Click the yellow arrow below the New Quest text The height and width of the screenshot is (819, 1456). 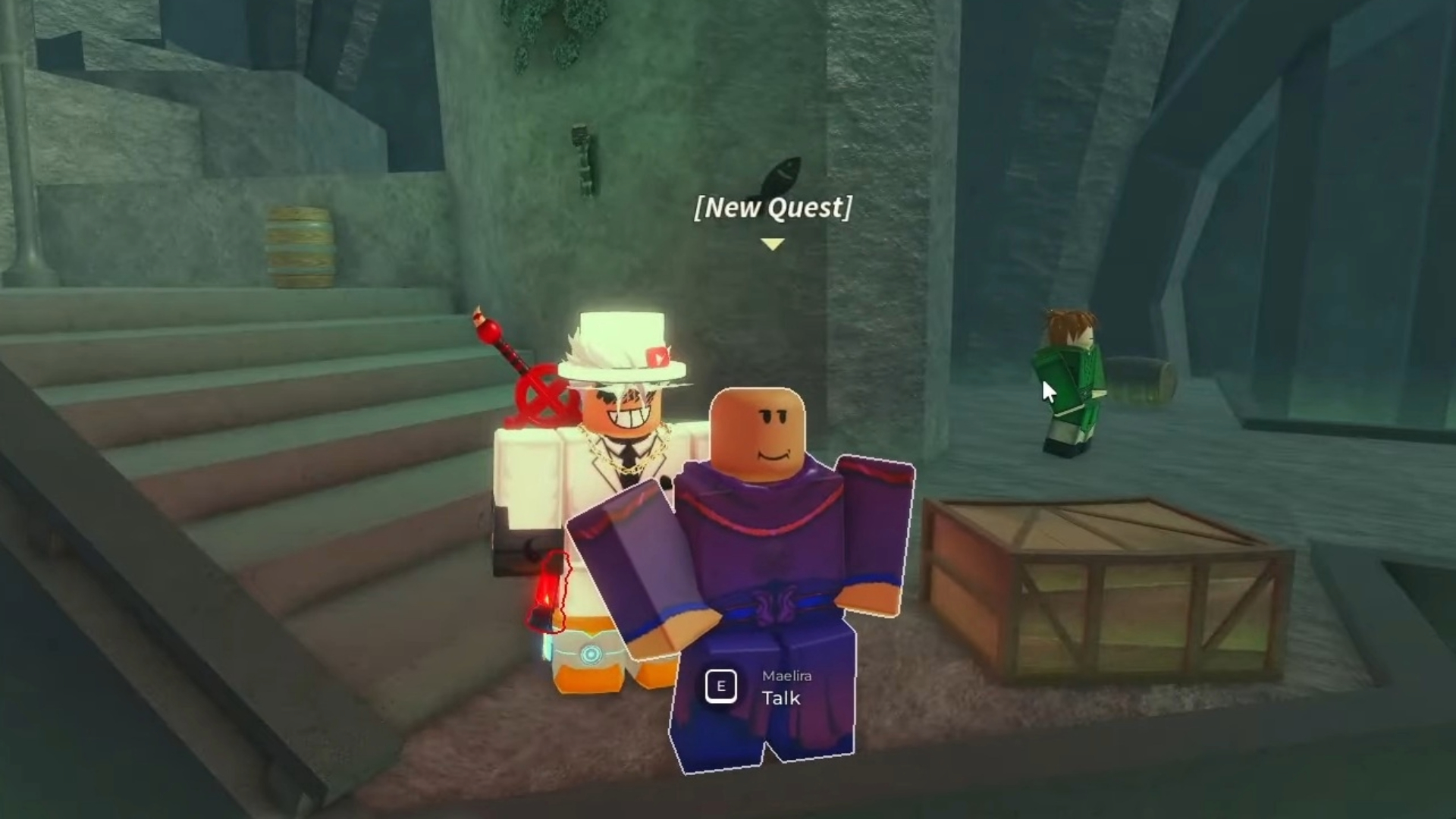coord(772,244)
